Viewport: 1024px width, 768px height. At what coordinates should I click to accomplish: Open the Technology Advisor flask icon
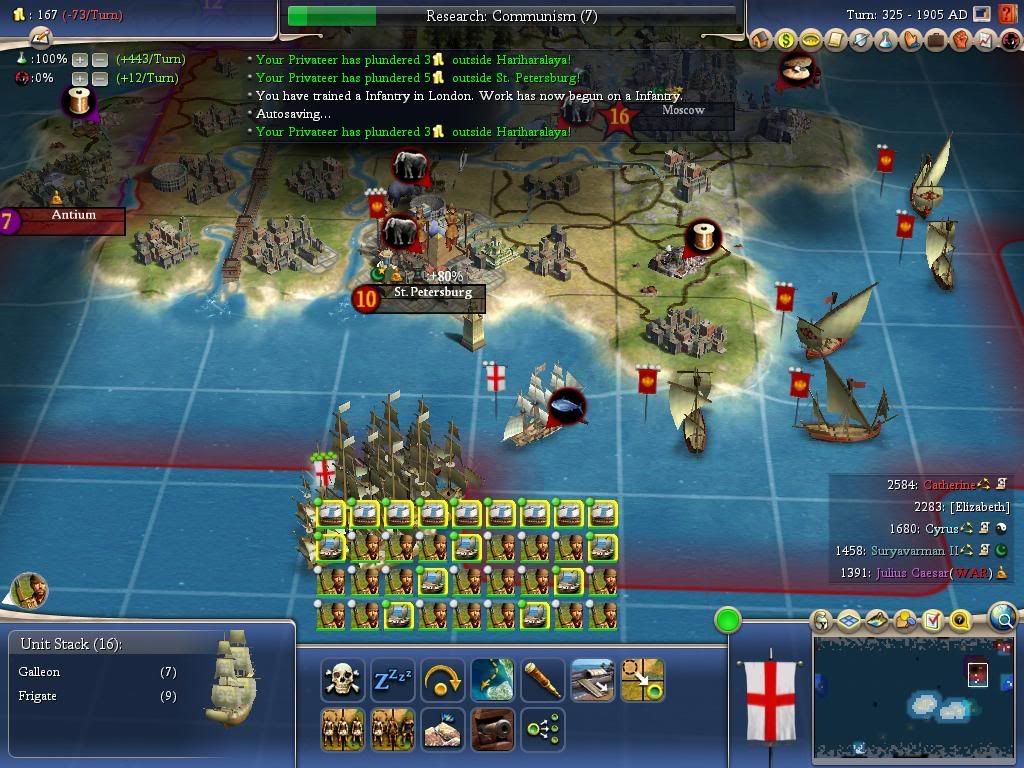tap(885, 41)
